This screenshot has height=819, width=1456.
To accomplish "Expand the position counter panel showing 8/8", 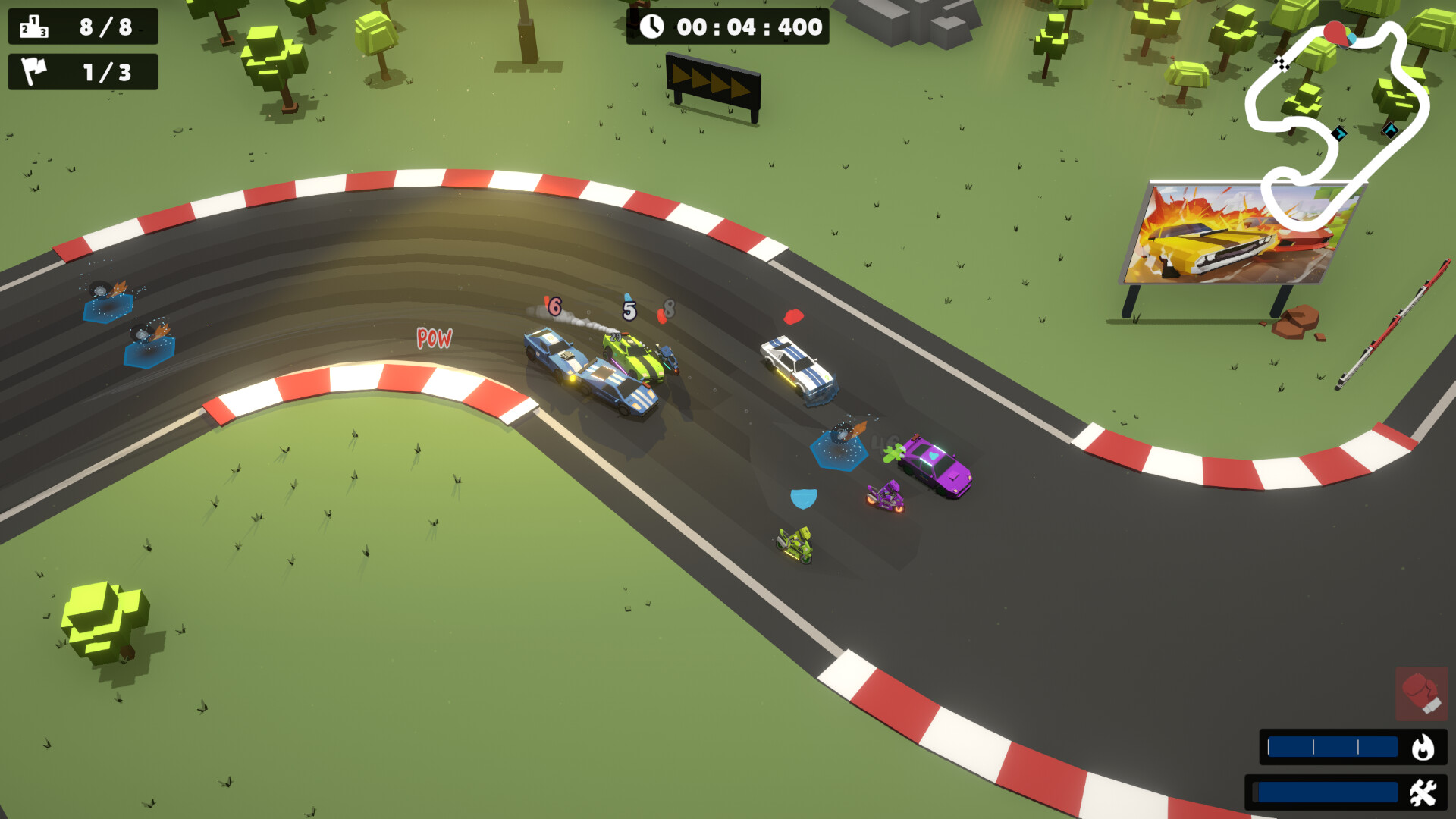I will pyautogui.click(x=82, y=27).
